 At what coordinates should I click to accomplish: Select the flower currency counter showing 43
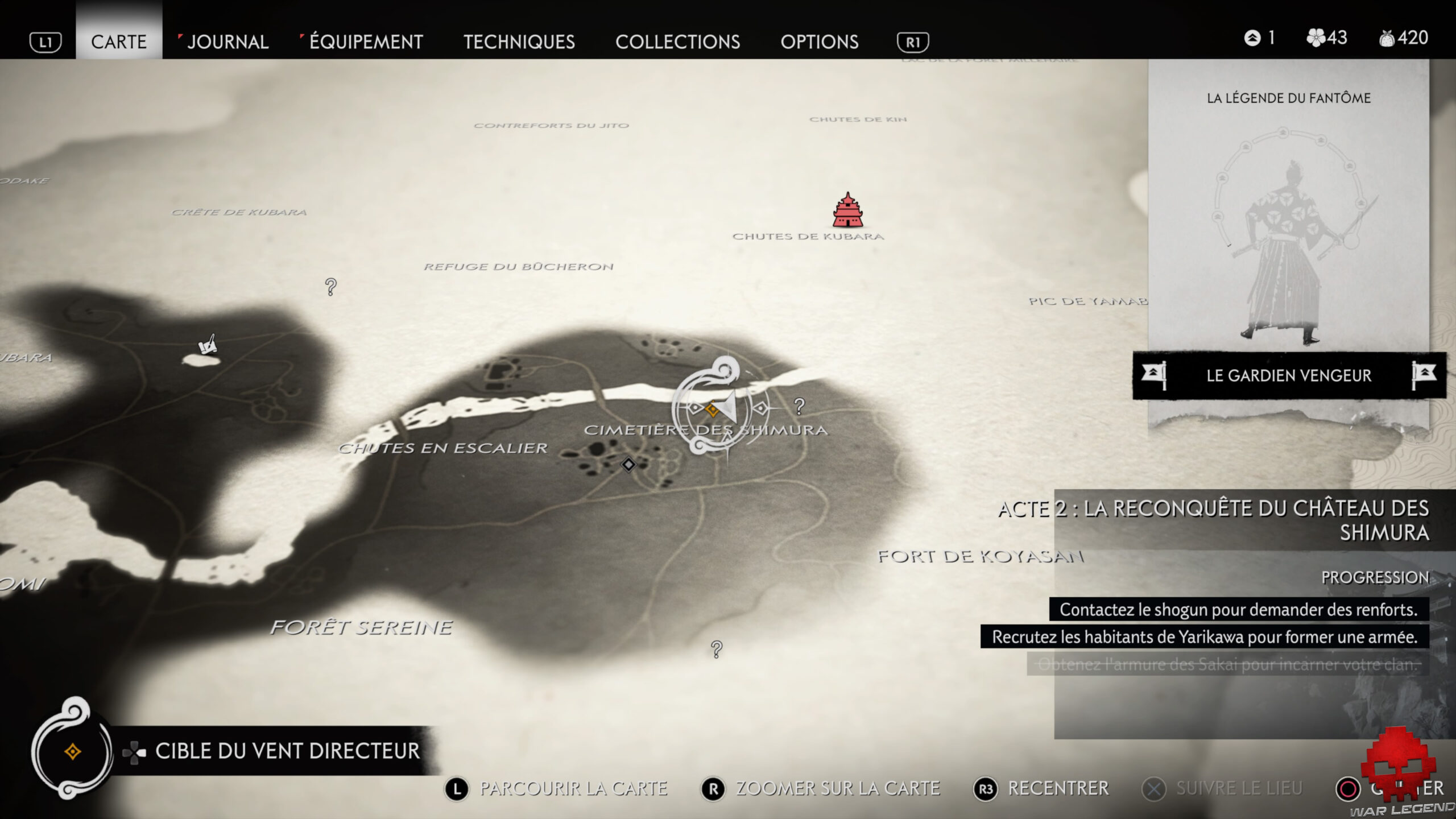click(1327, 39)
